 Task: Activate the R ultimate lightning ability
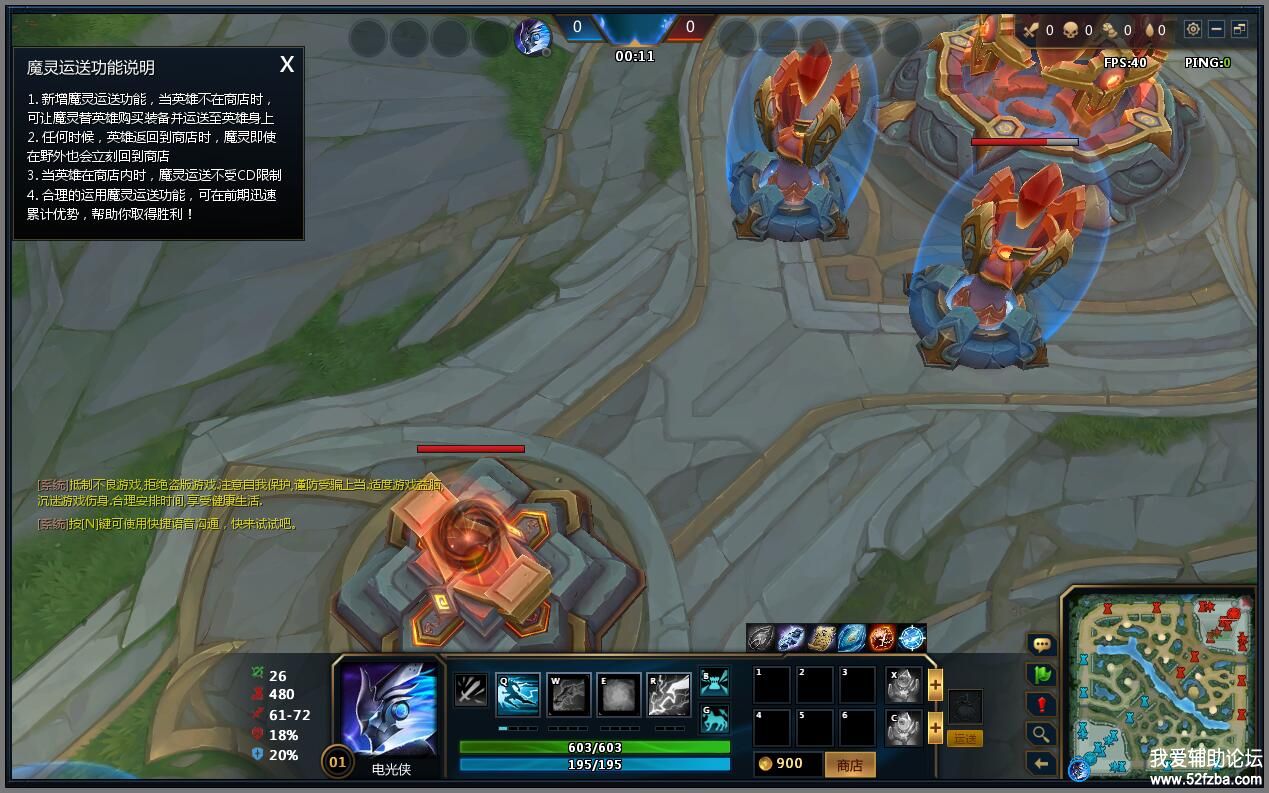pos(669,694)
